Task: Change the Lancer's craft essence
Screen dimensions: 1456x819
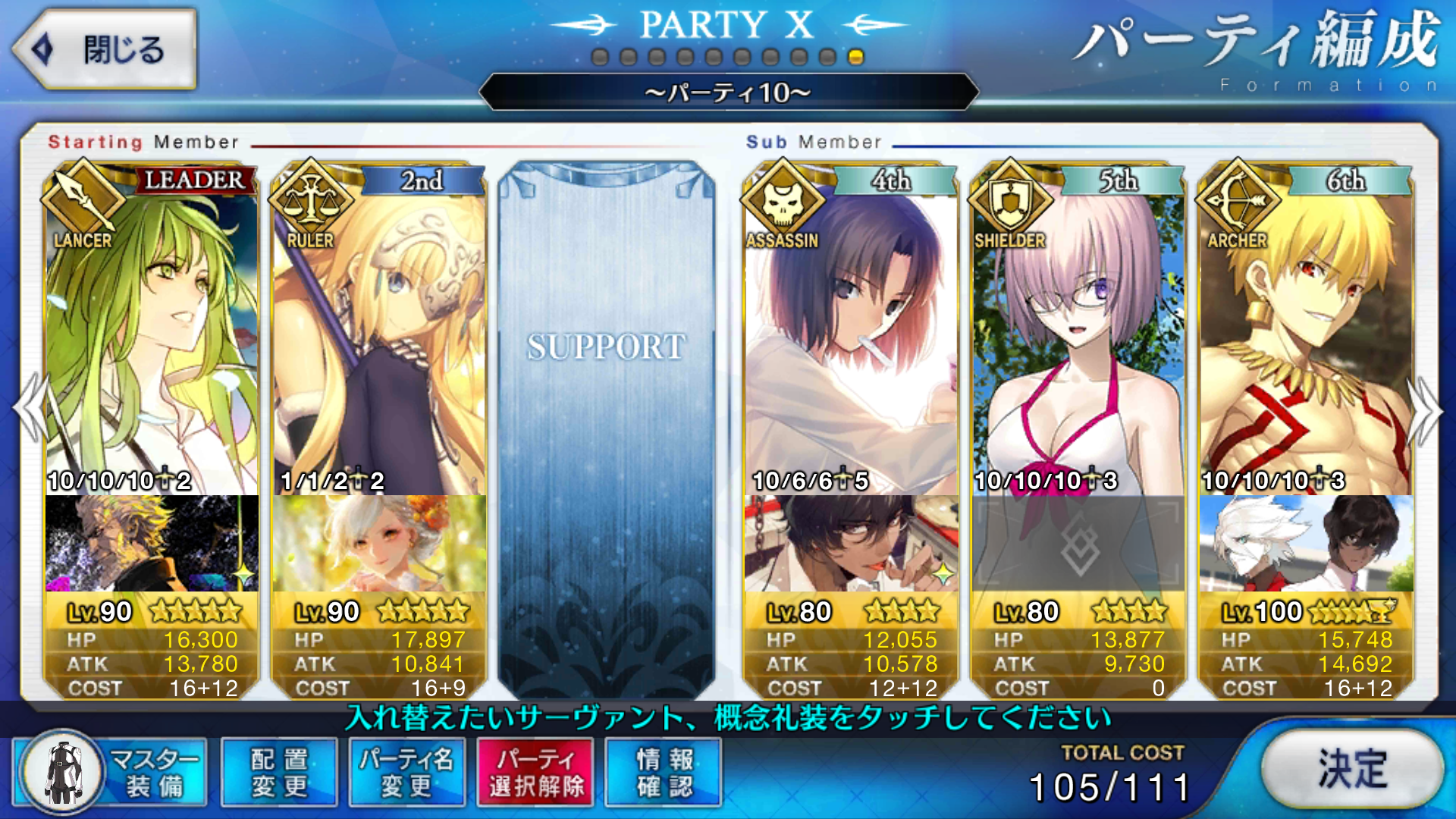Action: click(x=152, y=544)
